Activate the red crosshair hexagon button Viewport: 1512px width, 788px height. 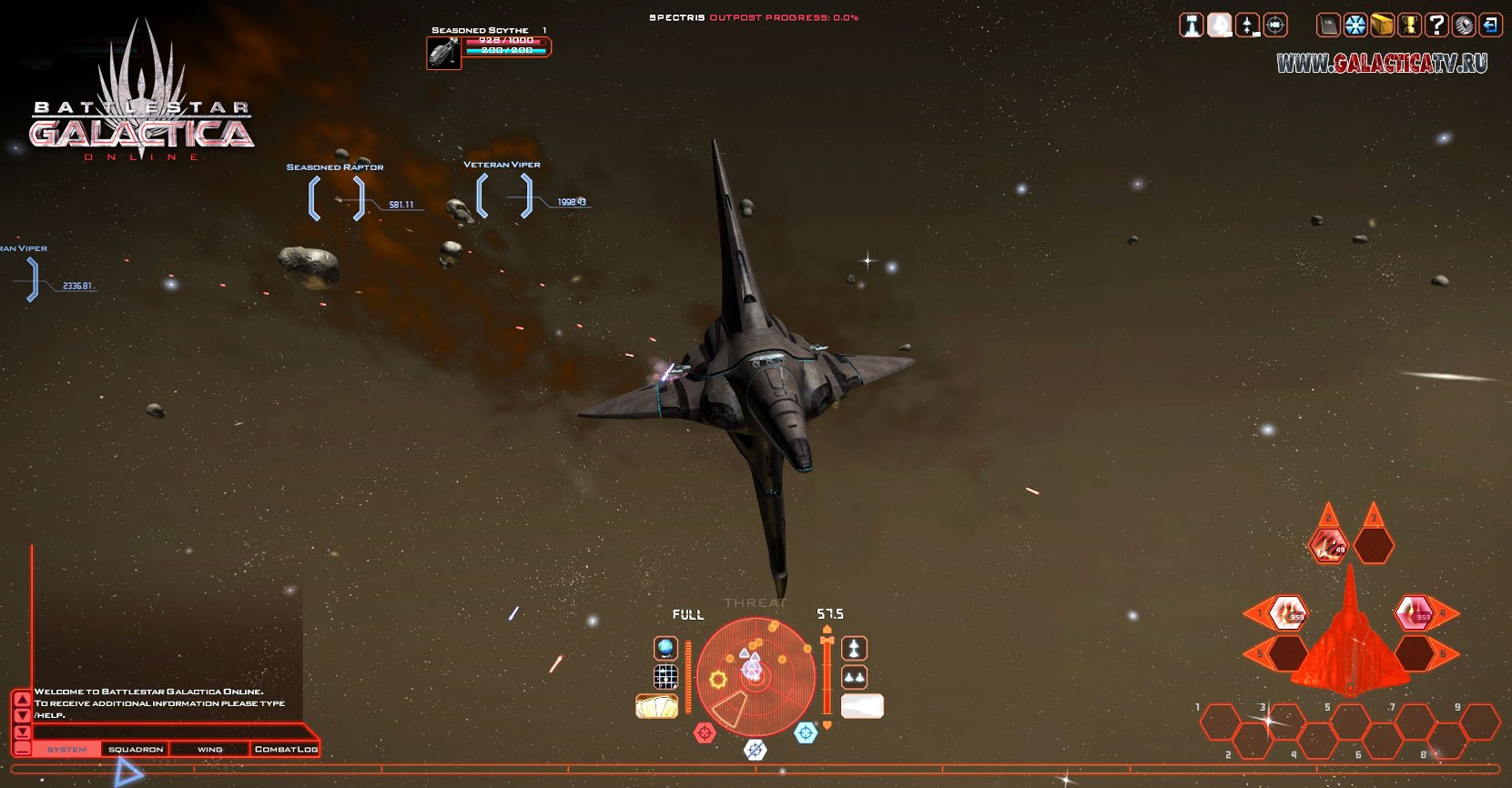(x=705, y=732)
